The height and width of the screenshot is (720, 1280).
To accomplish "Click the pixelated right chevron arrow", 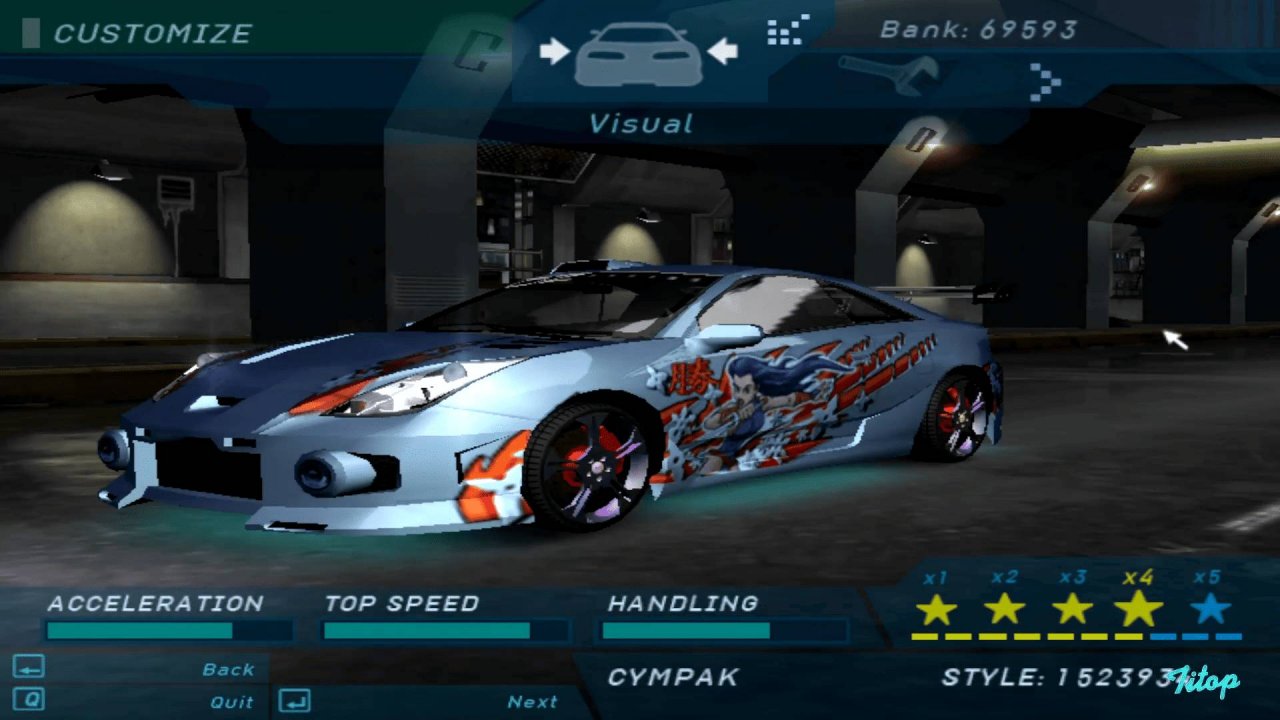I will click(x=1045, y=81).
